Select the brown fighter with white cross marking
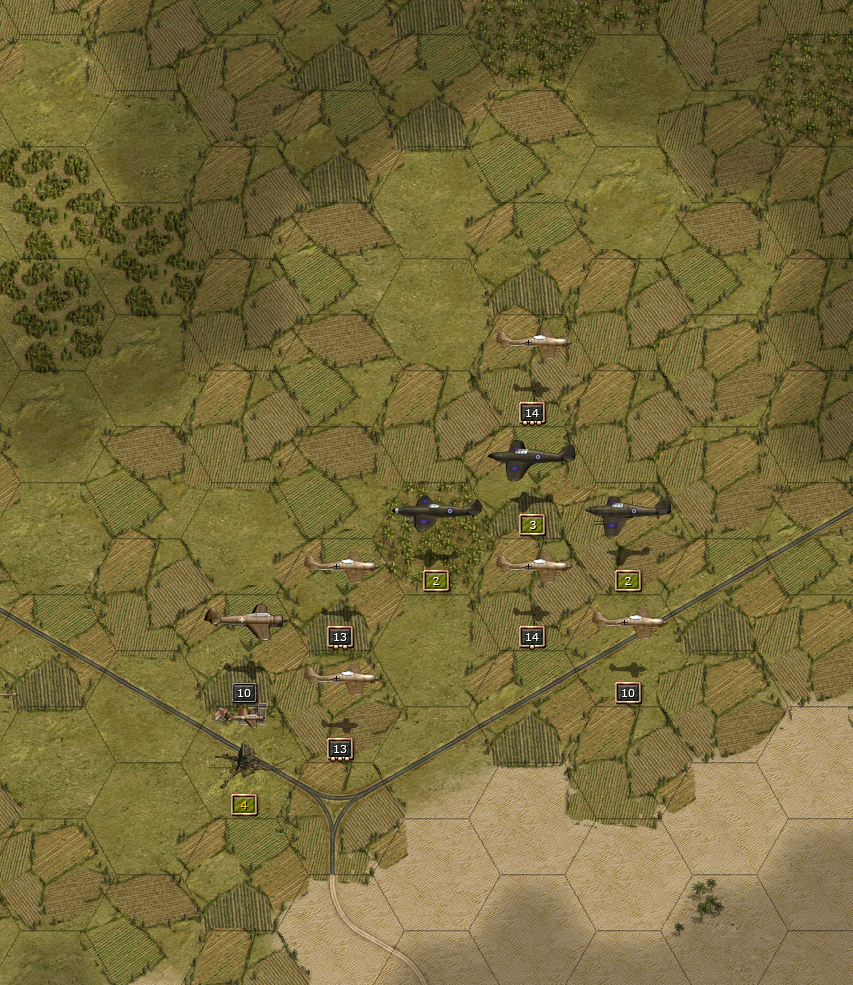This screenshot has height=985, width=853. [x=244, y=620]
